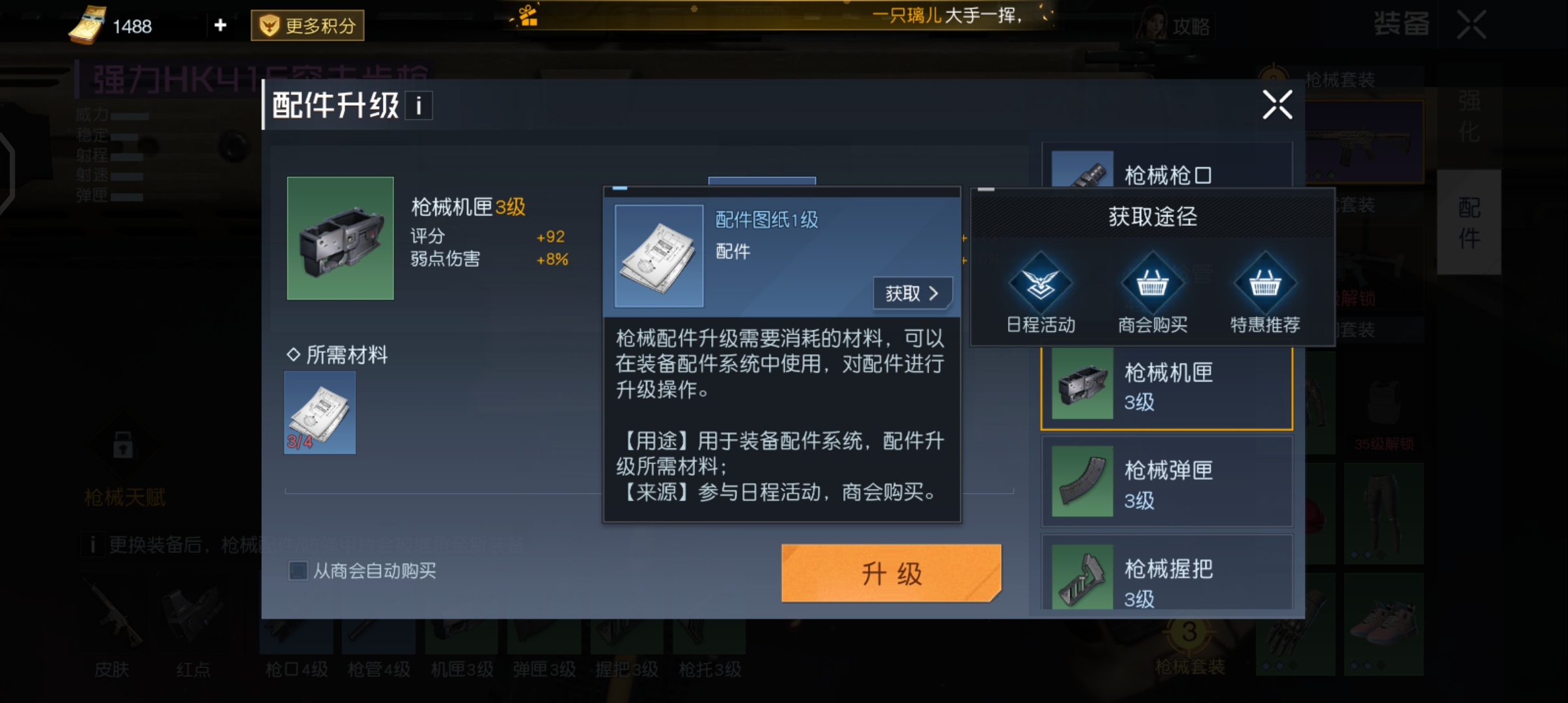Check the 3/4 material count blueprint
The height and width of the screenshot is (703, 1568).
click(x=319, y=411)
